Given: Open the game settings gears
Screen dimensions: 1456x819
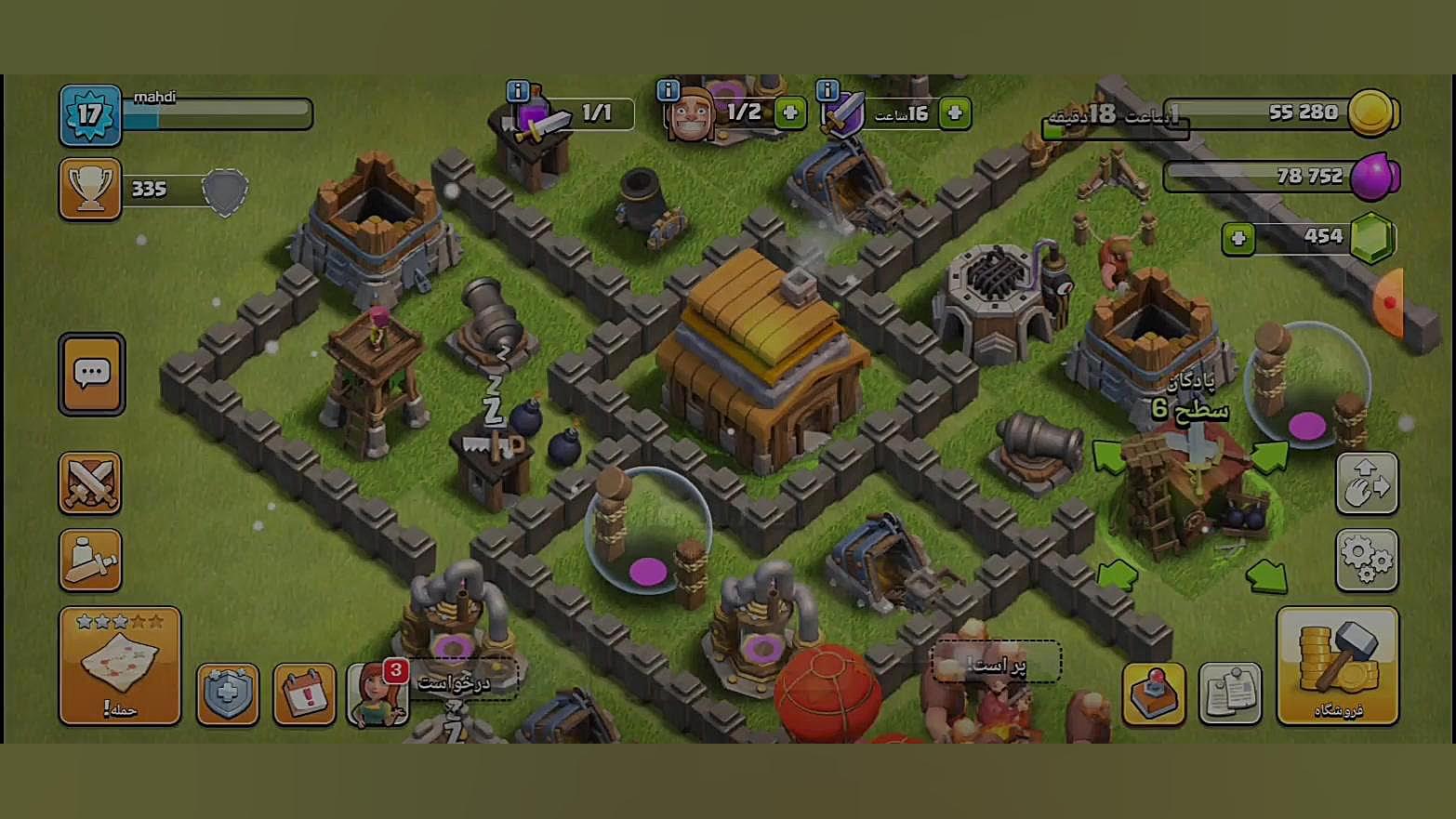Looking at the screenshot, I should point(1367,560).
